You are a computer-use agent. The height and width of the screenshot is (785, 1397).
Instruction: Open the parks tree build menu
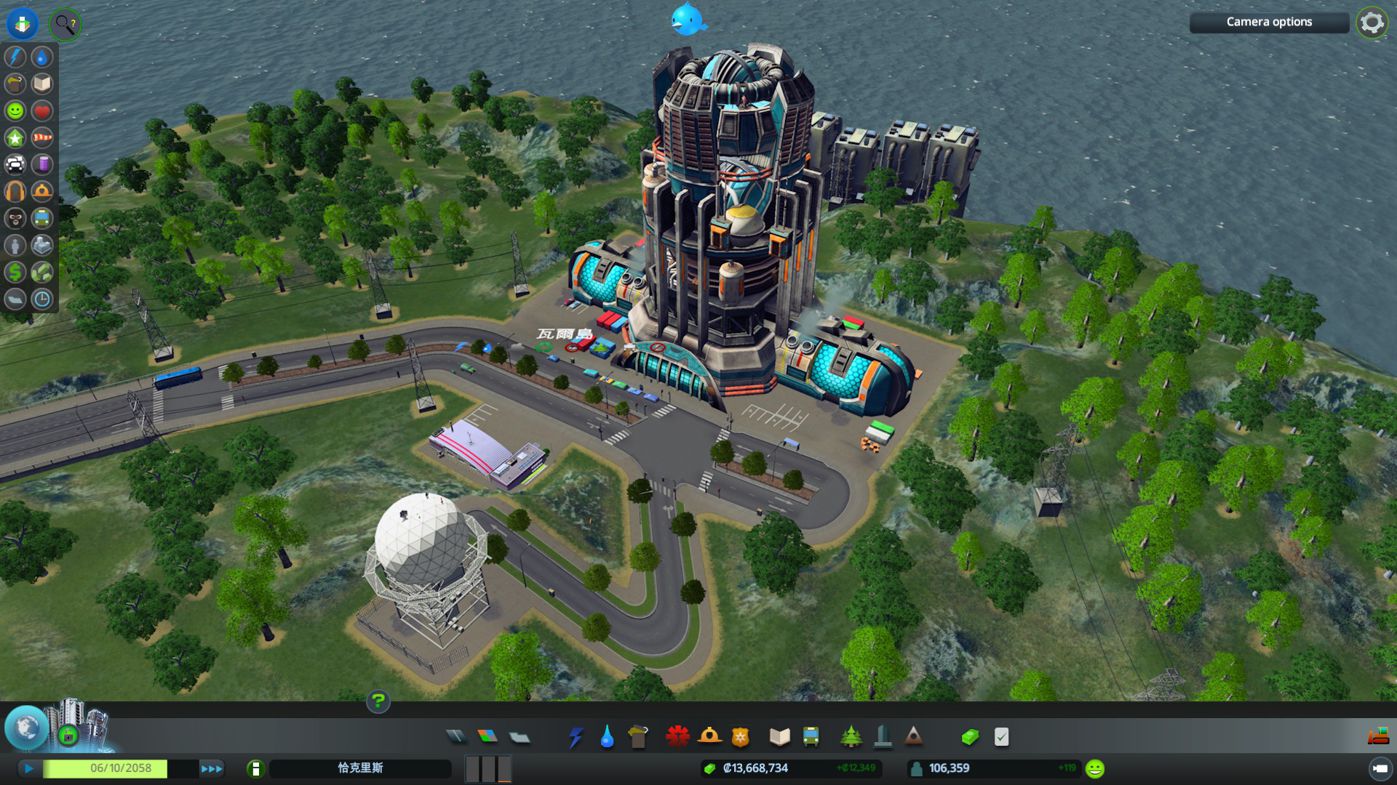[851, 737]
